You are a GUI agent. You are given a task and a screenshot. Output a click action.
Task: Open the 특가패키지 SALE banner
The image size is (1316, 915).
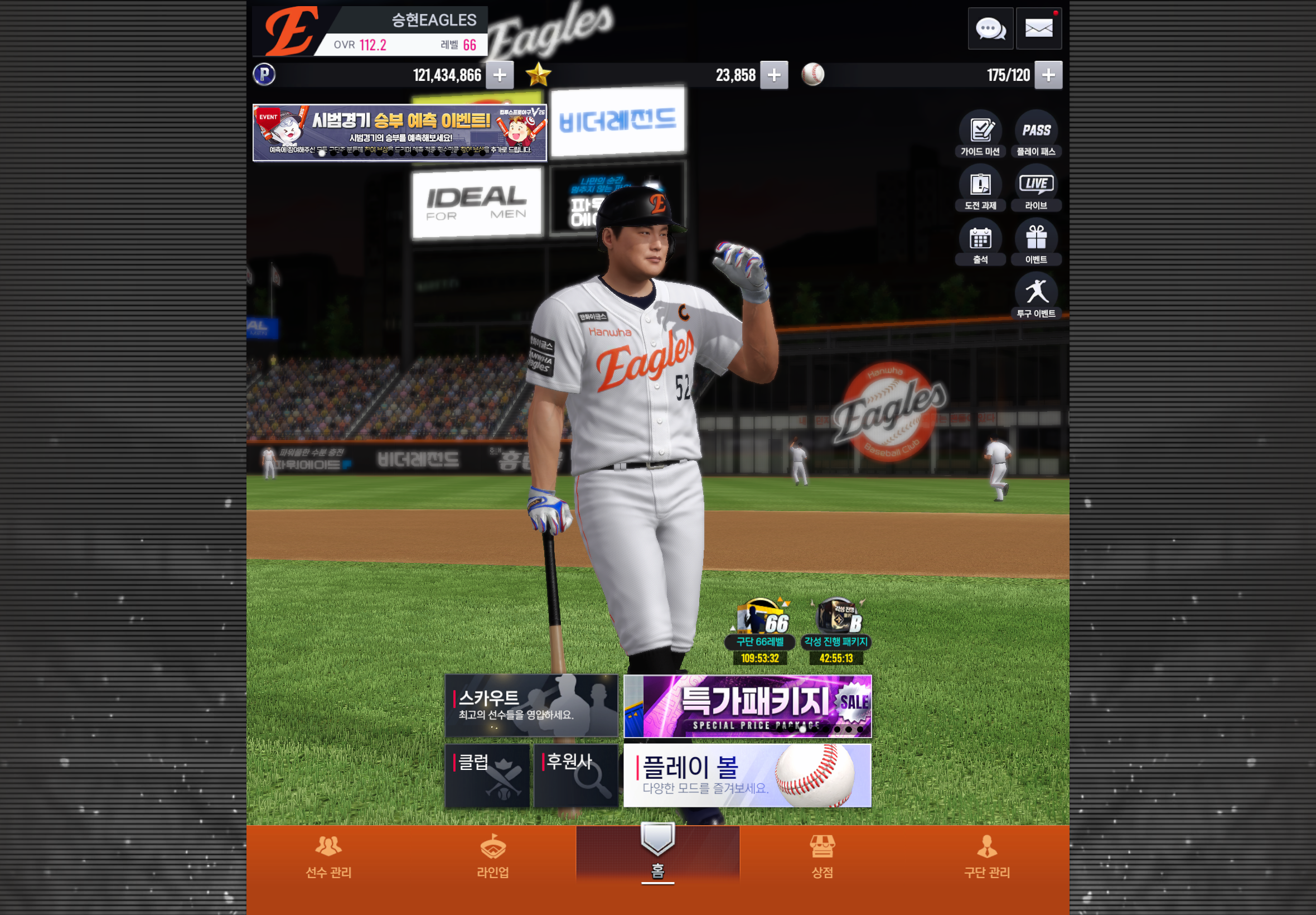(747, 706)
